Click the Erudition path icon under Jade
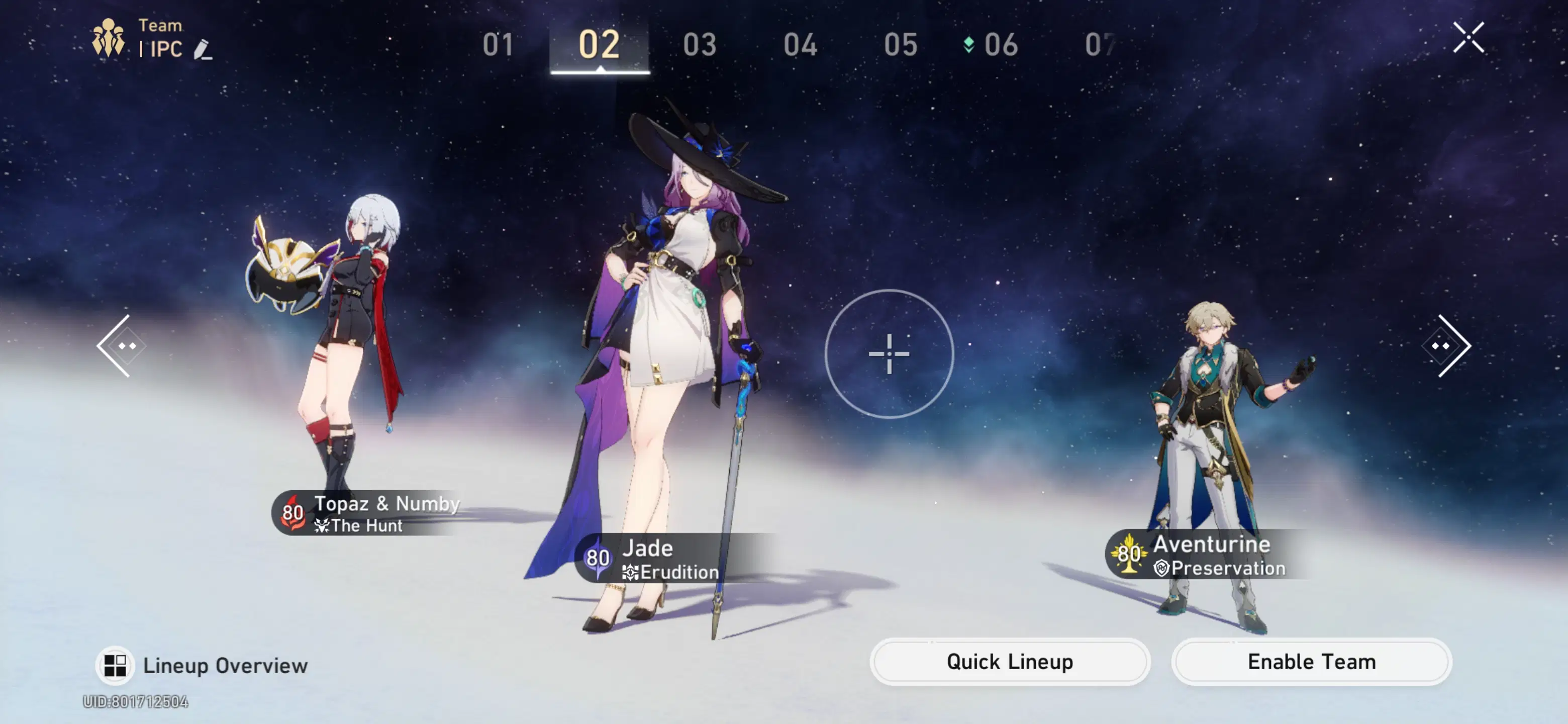Screen dimensions: 1568x724 (631, 572)
